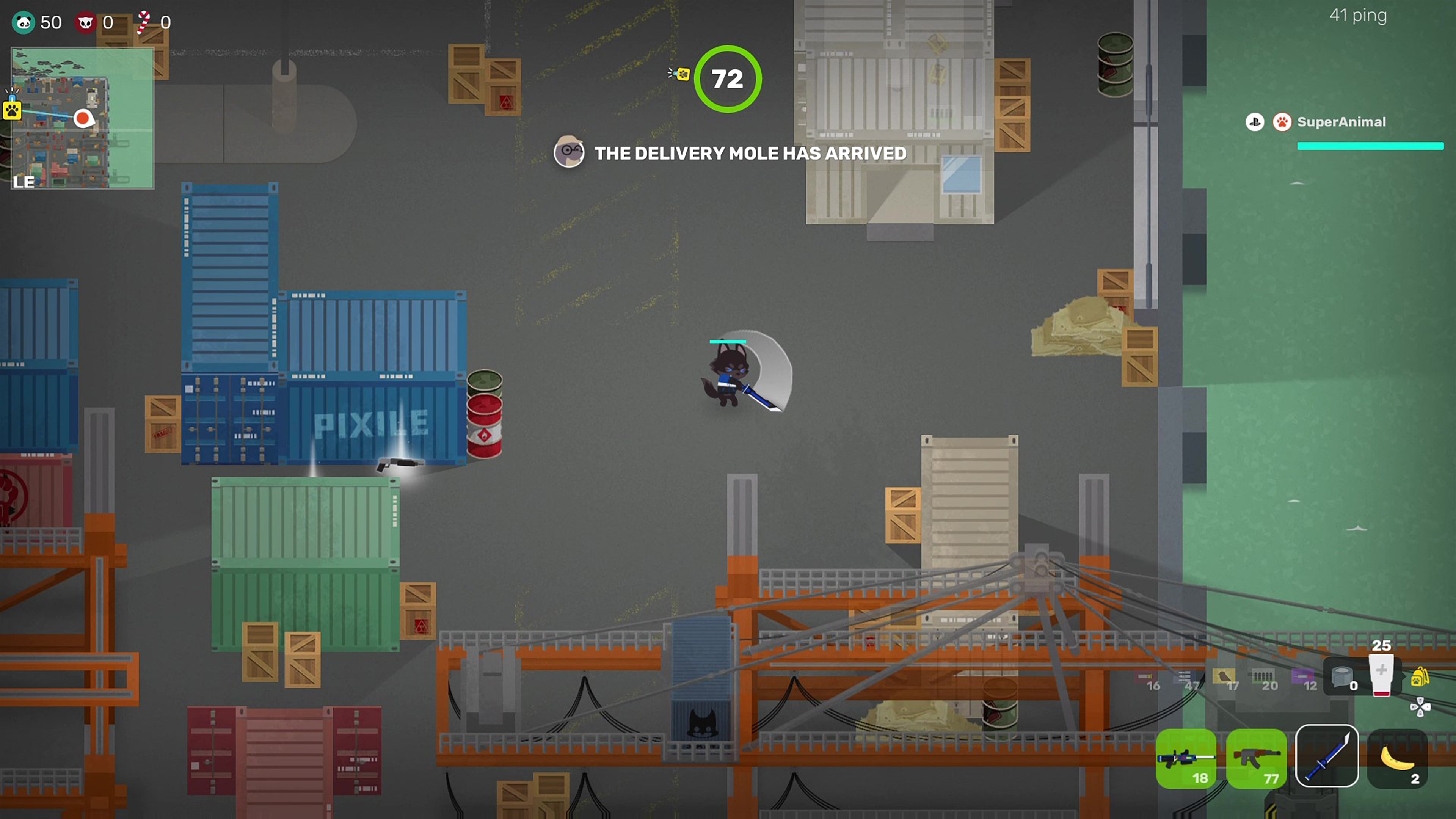Viewport: 1456px width, 819px height.
Task: Click the SuperAnimal player name
Action: [x=1342, y=122]
